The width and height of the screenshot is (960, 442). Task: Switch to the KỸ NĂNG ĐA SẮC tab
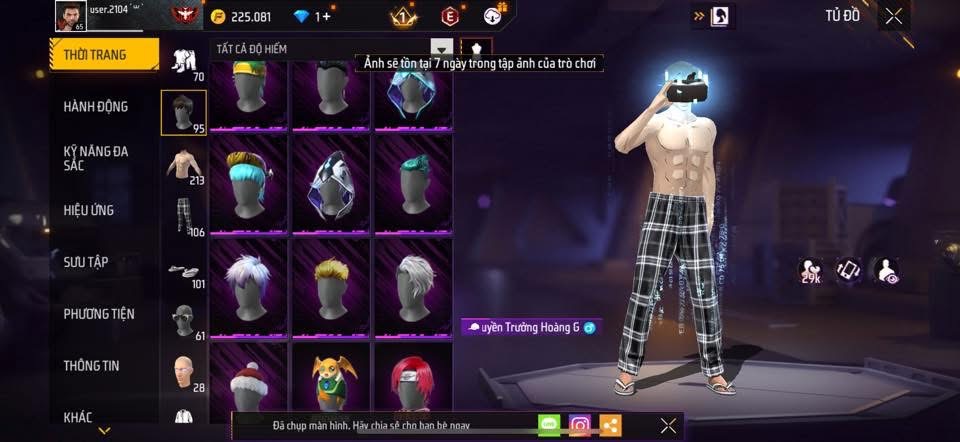[x=96, y=158]
